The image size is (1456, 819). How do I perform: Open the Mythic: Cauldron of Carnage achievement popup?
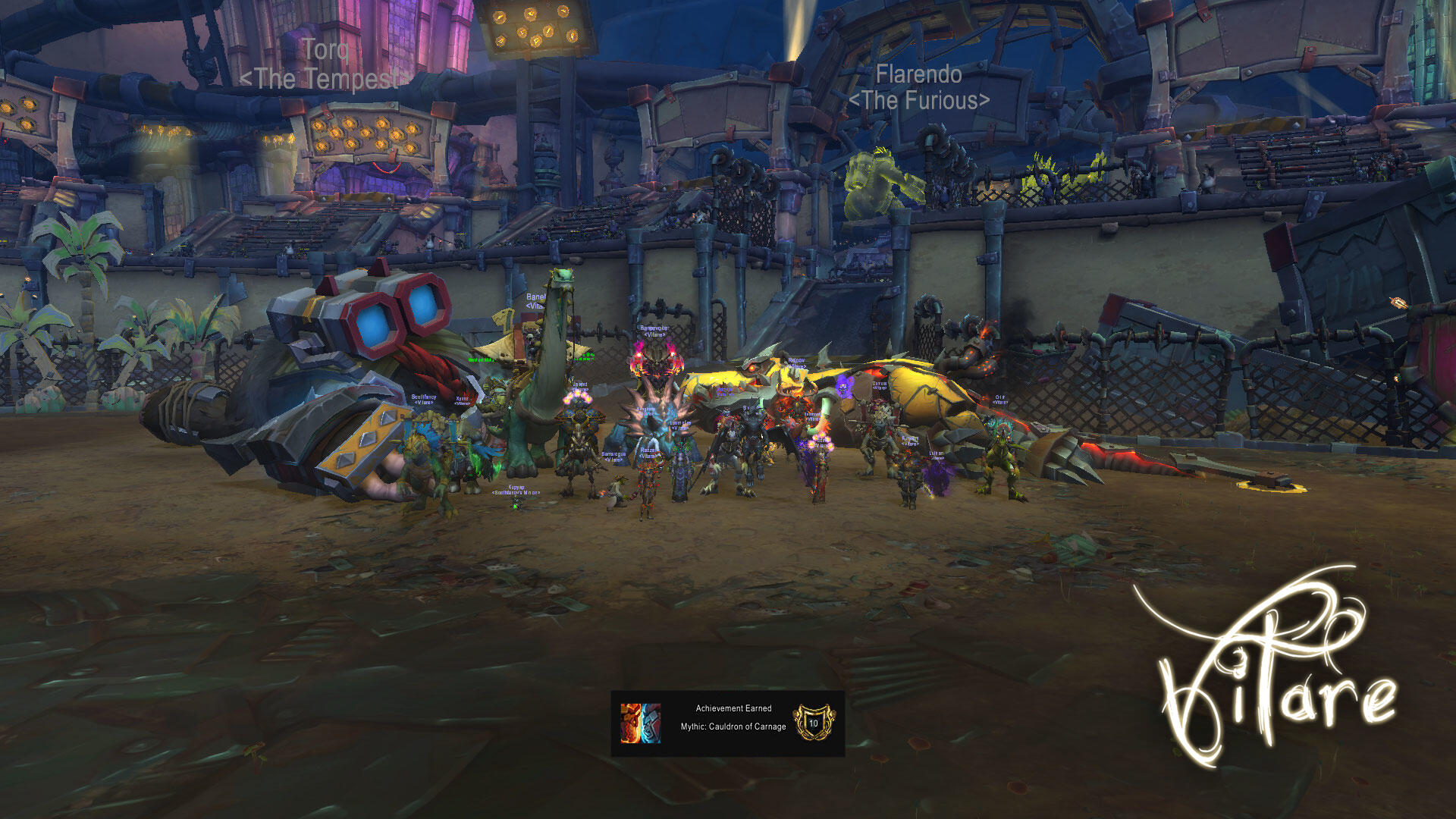(x=728, y=723)
